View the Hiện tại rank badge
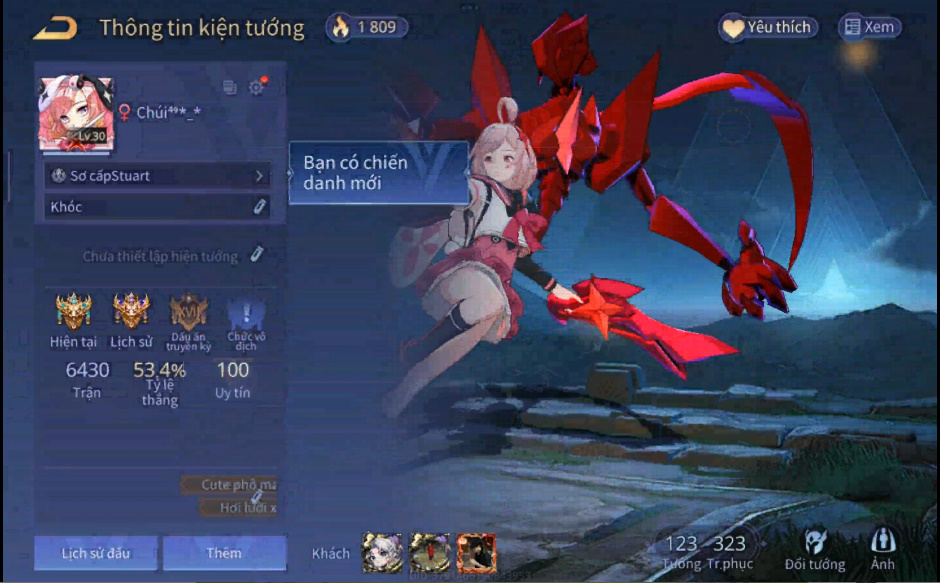This screenshot has width=940, height=583. 73,312
